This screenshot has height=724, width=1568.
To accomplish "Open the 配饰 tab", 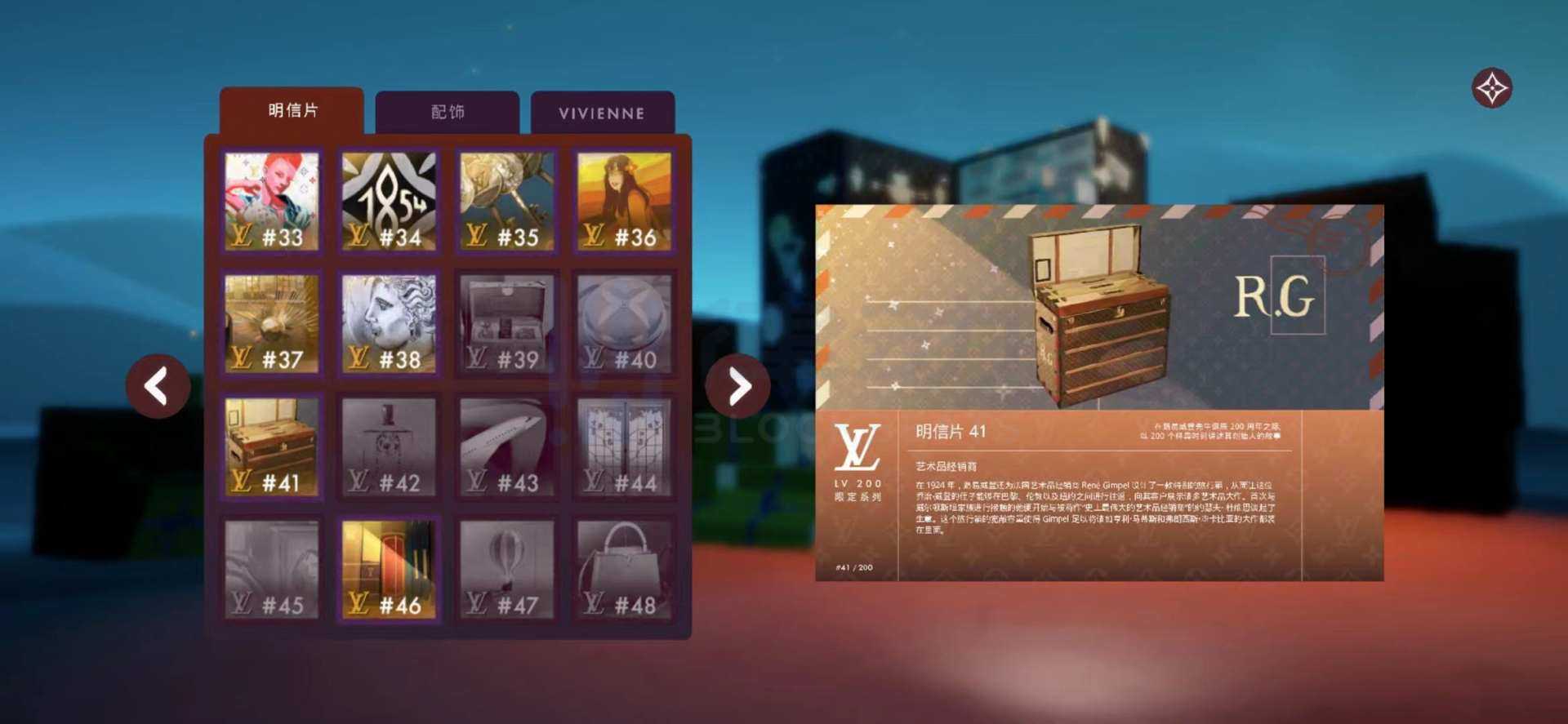I will click(447, 113).
